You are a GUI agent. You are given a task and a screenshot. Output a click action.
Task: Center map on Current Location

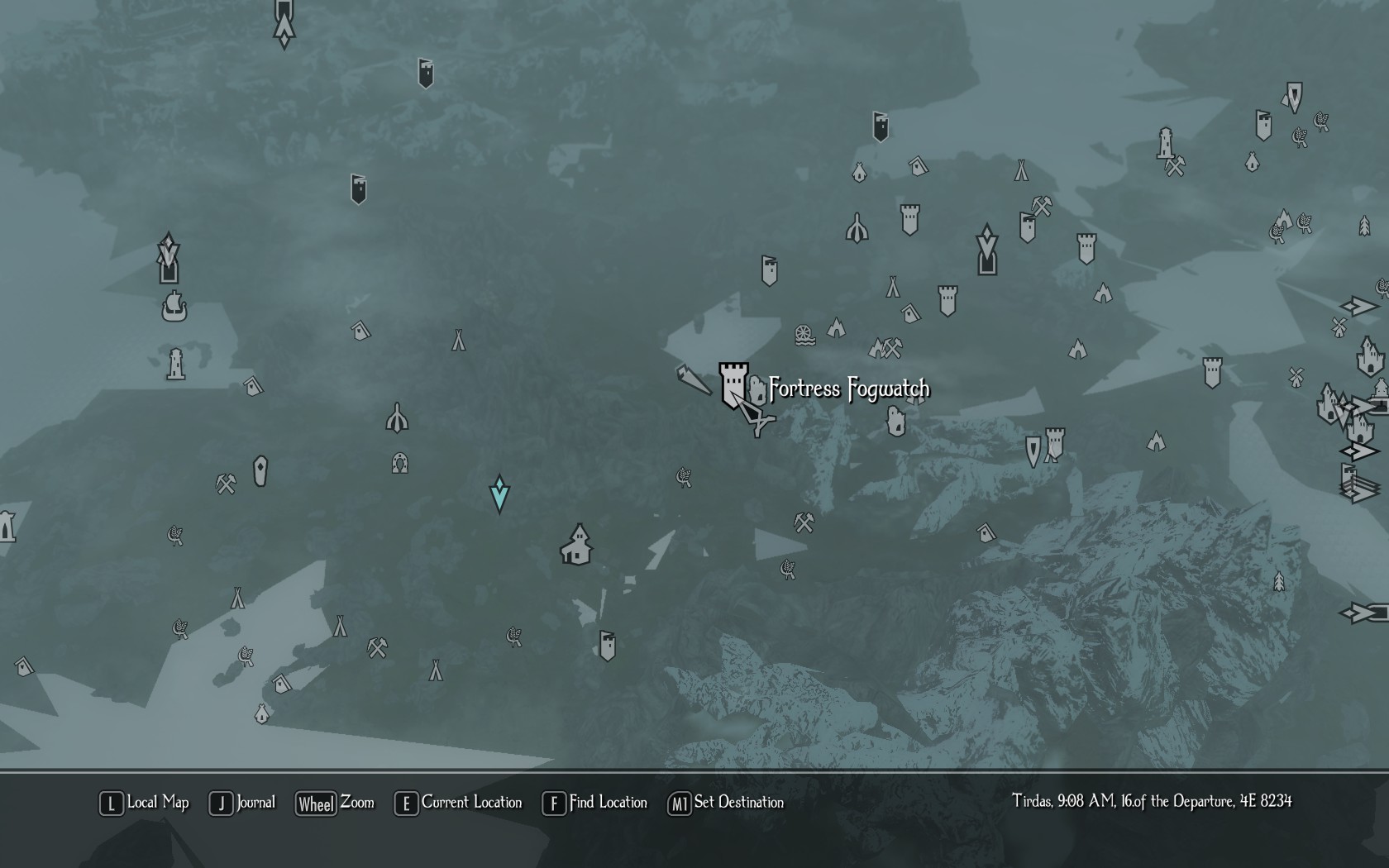(x=459, y=803)
